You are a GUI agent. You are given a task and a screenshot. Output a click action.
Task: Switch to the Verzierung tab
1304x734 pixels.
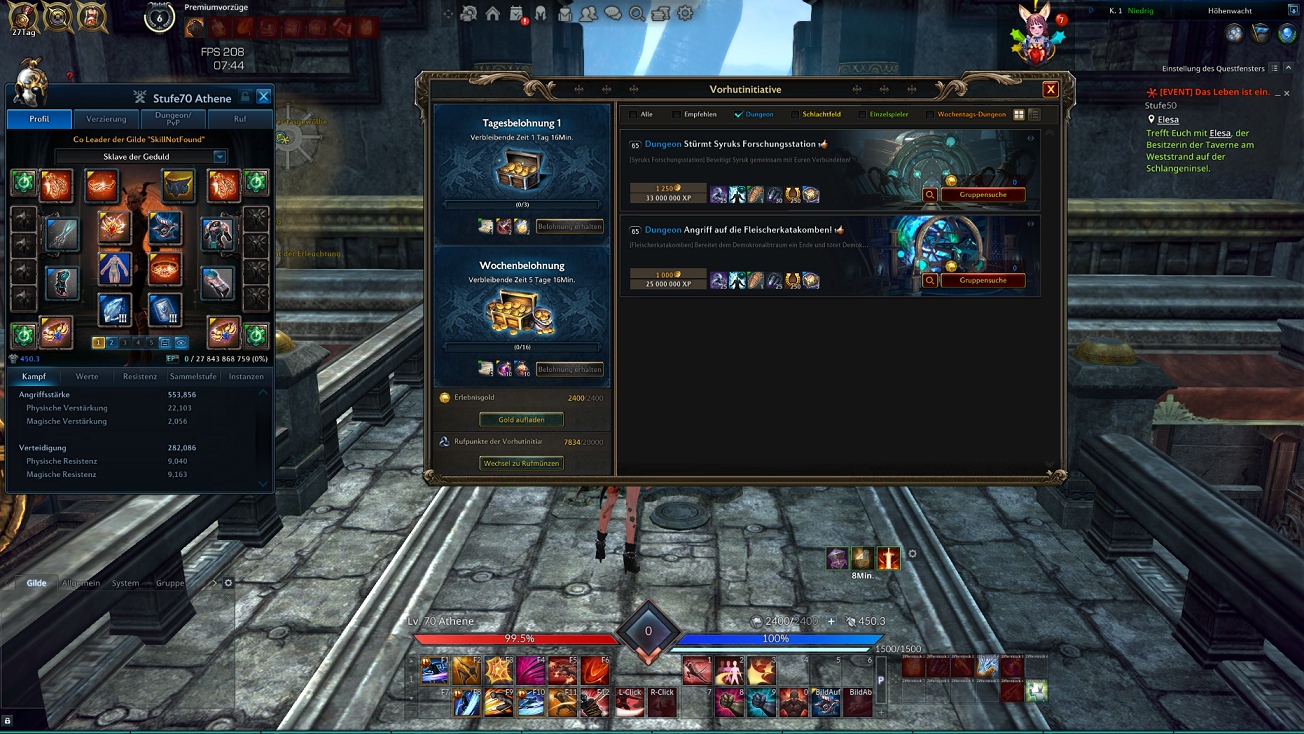pos(106,119)
